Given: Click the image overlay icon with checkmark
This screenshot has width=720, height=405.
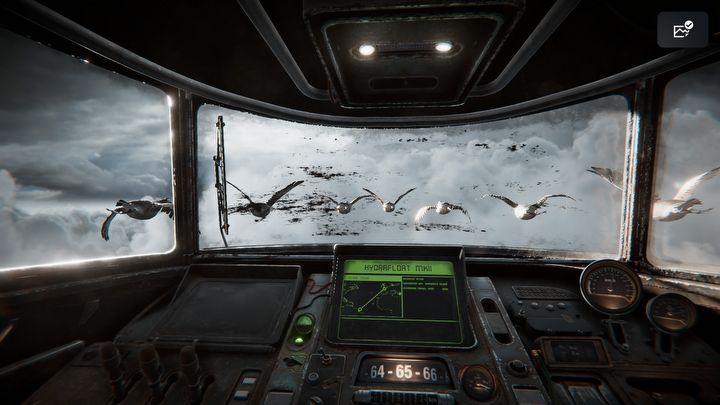Looking at the screenshot, I should [683, 30].
